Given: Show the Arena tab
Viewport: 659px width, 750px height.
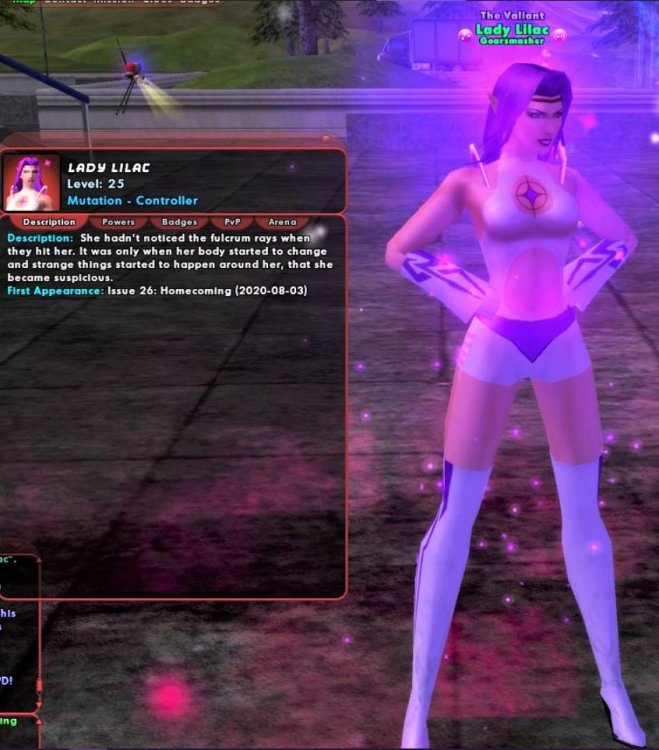Looking at the screenshot, I should point(282,222).
